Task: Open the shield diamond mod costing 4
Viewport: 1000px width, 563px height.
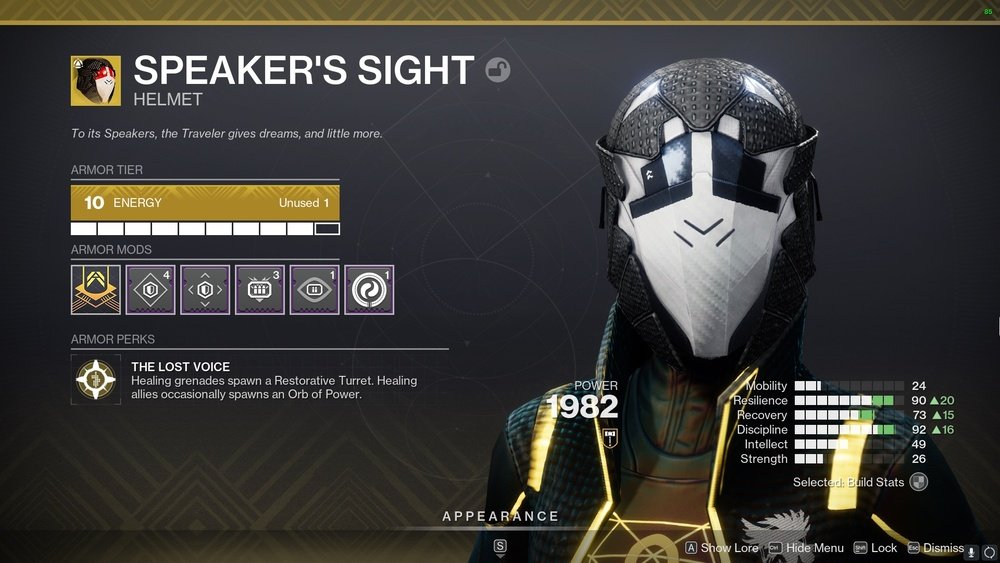Action: 150,290
